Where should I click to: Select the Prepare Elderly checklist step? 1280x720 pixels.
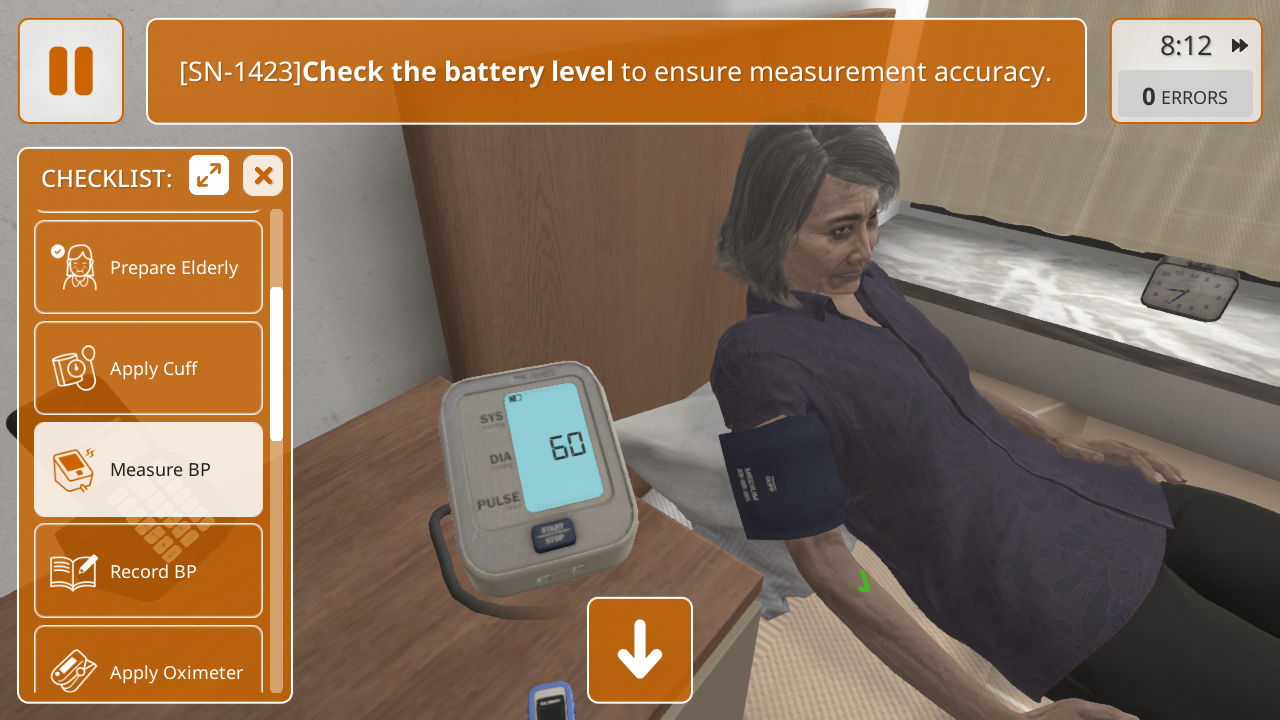[x=149, y=267]
